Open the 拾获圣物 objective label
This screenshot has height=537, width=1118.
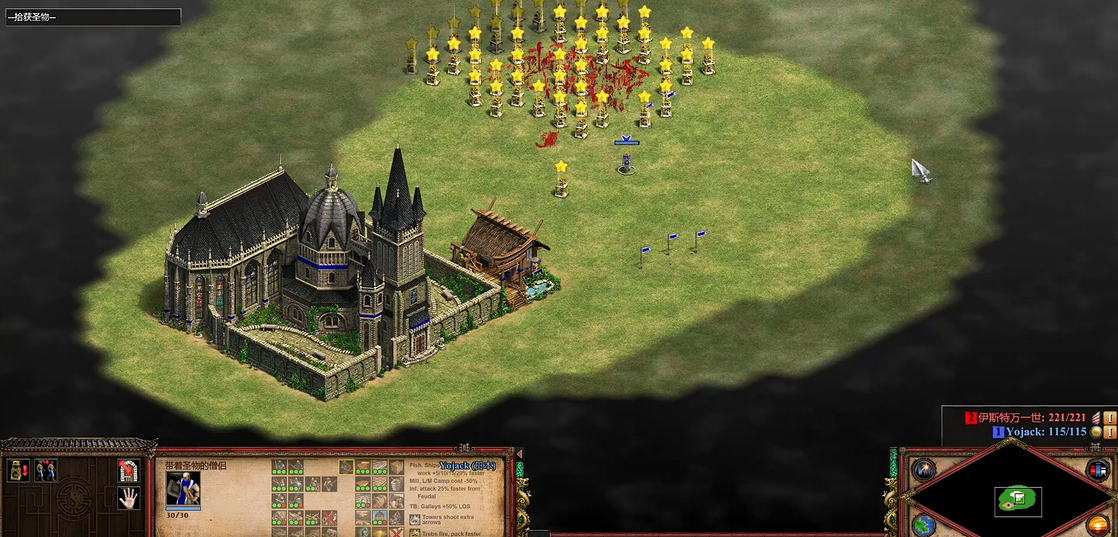click(x=92, y=17)
